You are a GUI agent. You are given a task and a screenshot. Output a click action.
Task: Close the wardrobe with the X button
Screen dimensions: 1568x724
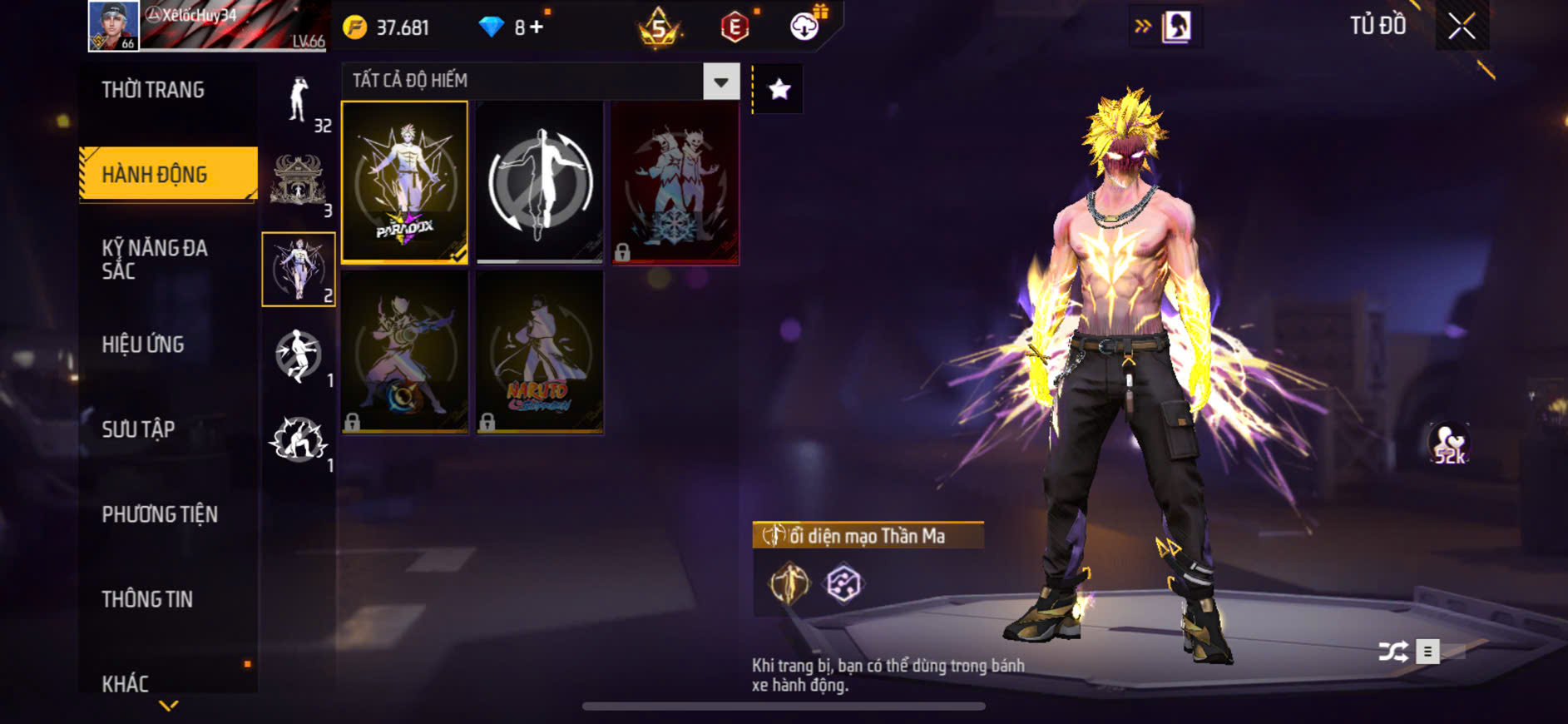click(x=1462, y=27)
